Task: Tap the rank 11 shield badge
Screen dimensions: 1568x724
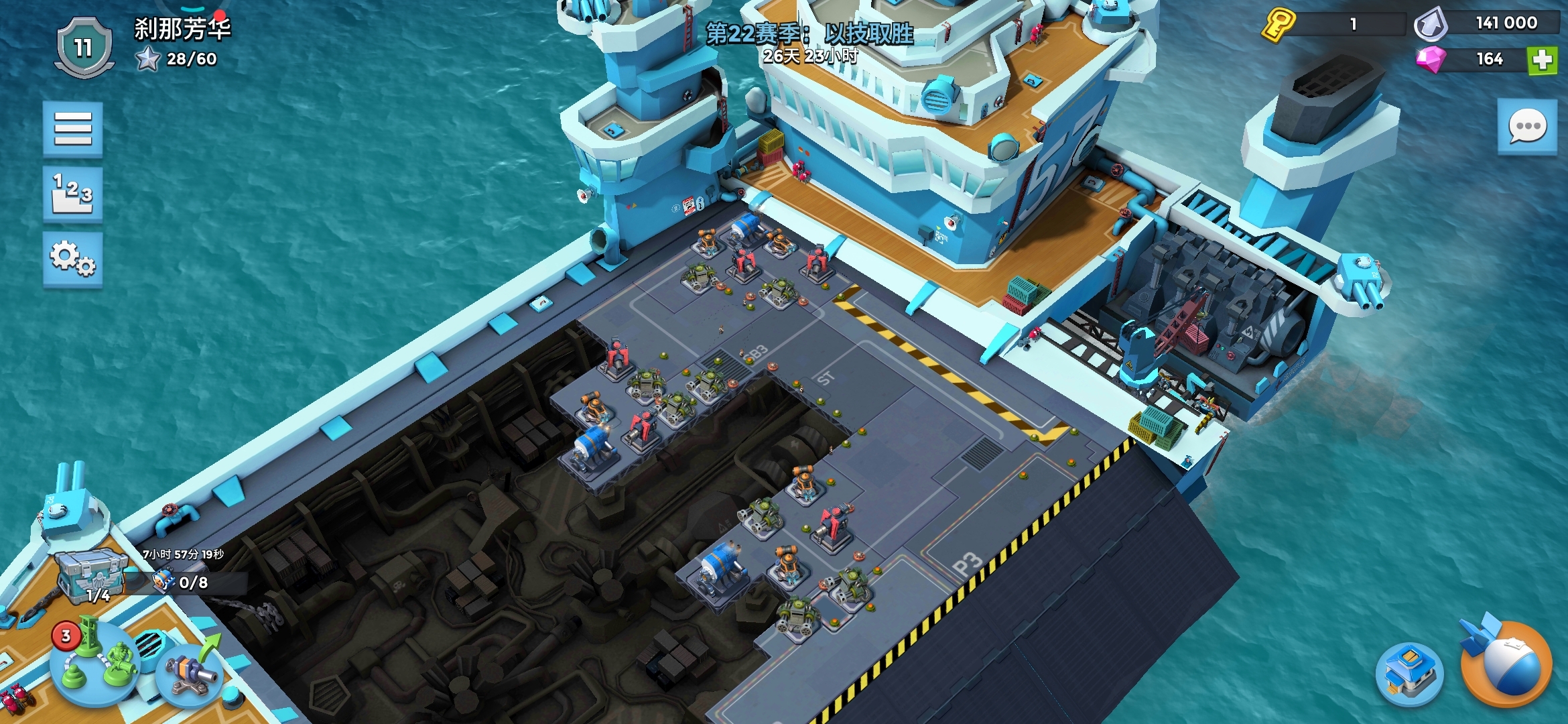Action: (x=83, y=48)
